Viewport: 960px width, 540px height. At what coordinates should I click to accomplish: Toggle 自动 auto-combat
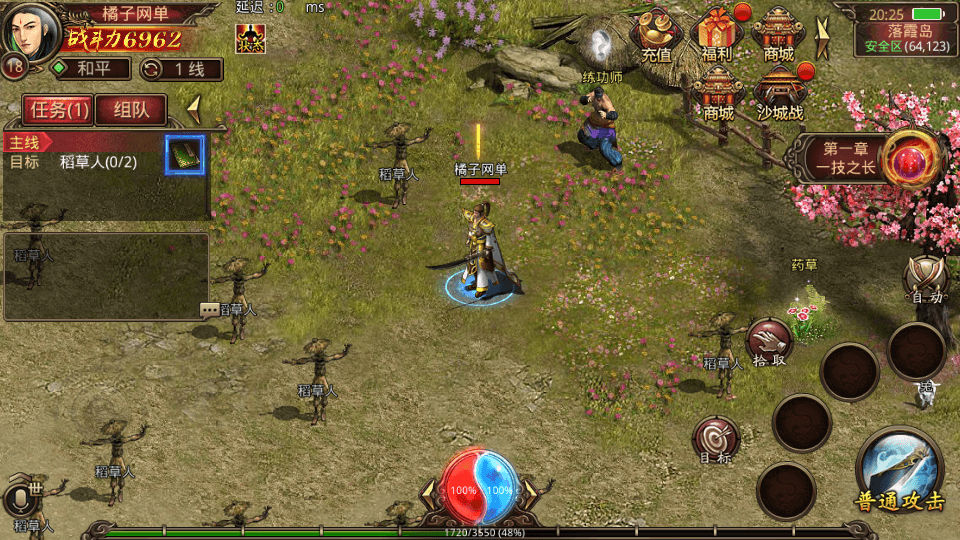924,280
